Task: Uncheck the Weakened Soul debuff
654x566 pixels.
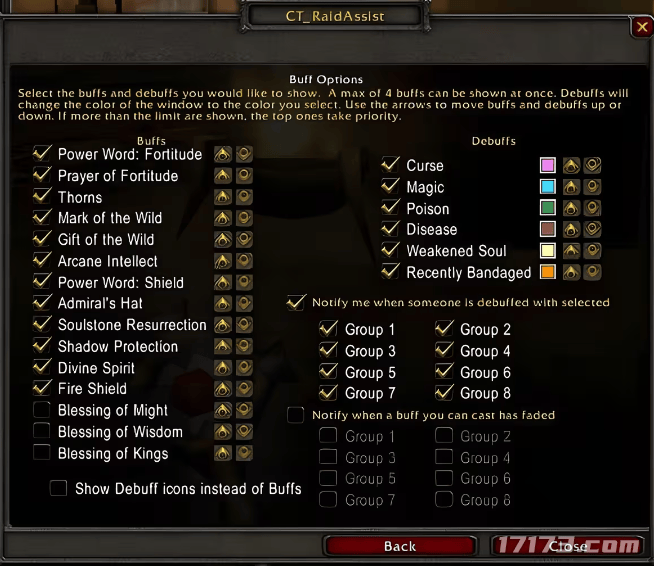Action: click(391, 251)
